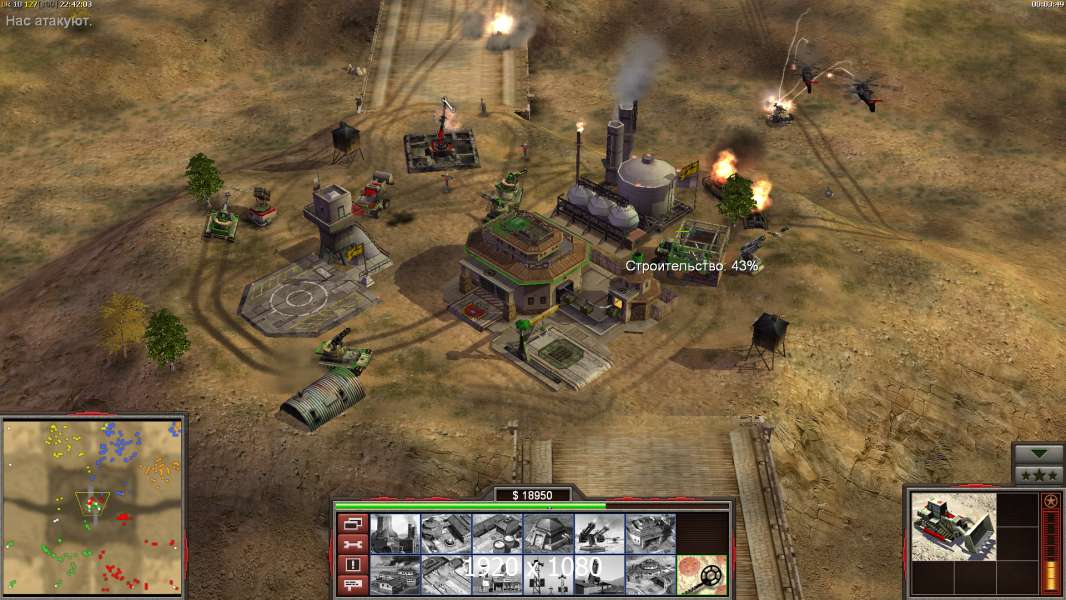Open the chat bubble red button
Screen dimensions: 1066x600
351,586
